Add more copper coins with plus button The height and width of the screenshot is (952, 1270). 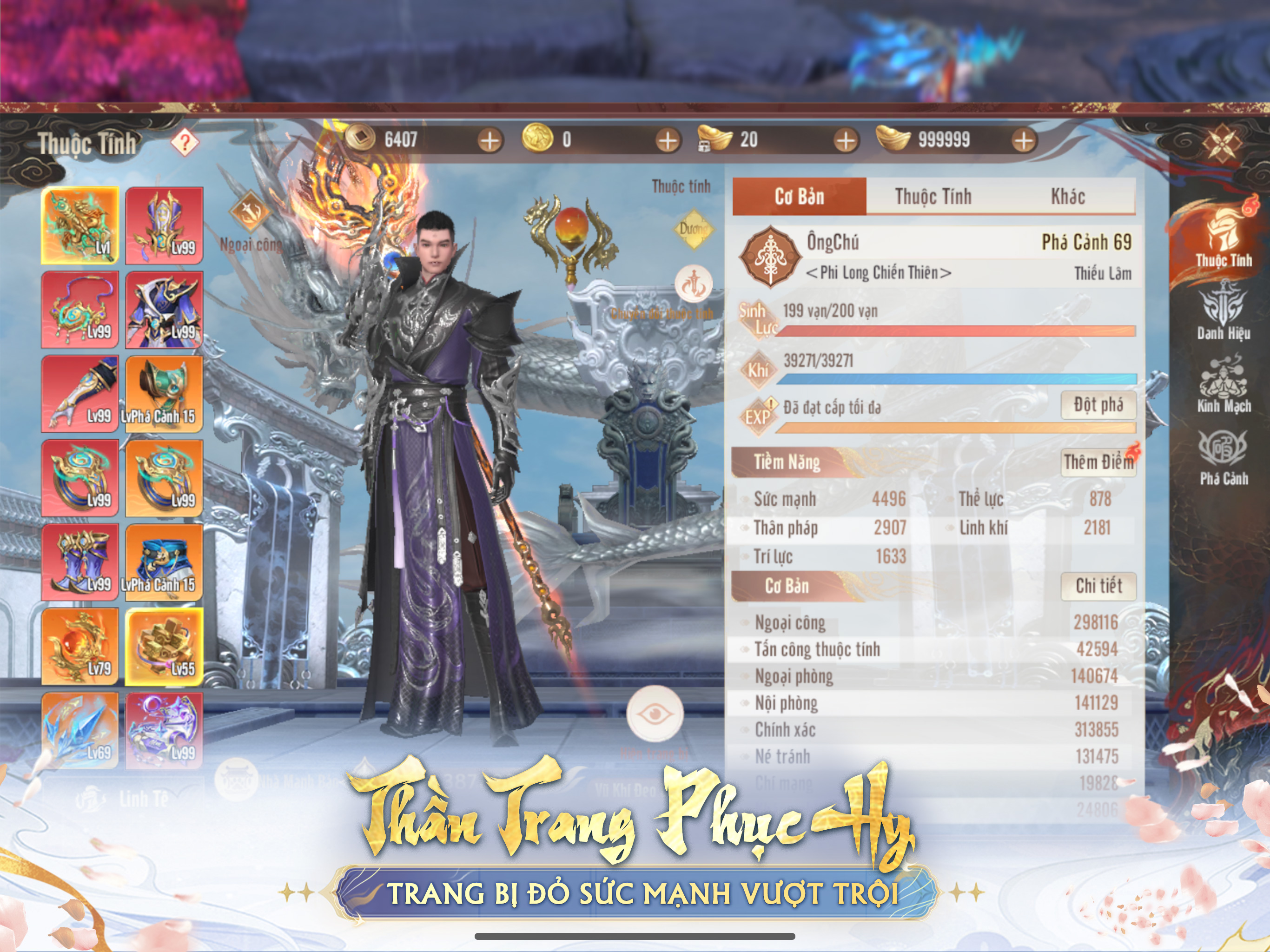click(x=490, y=140)
